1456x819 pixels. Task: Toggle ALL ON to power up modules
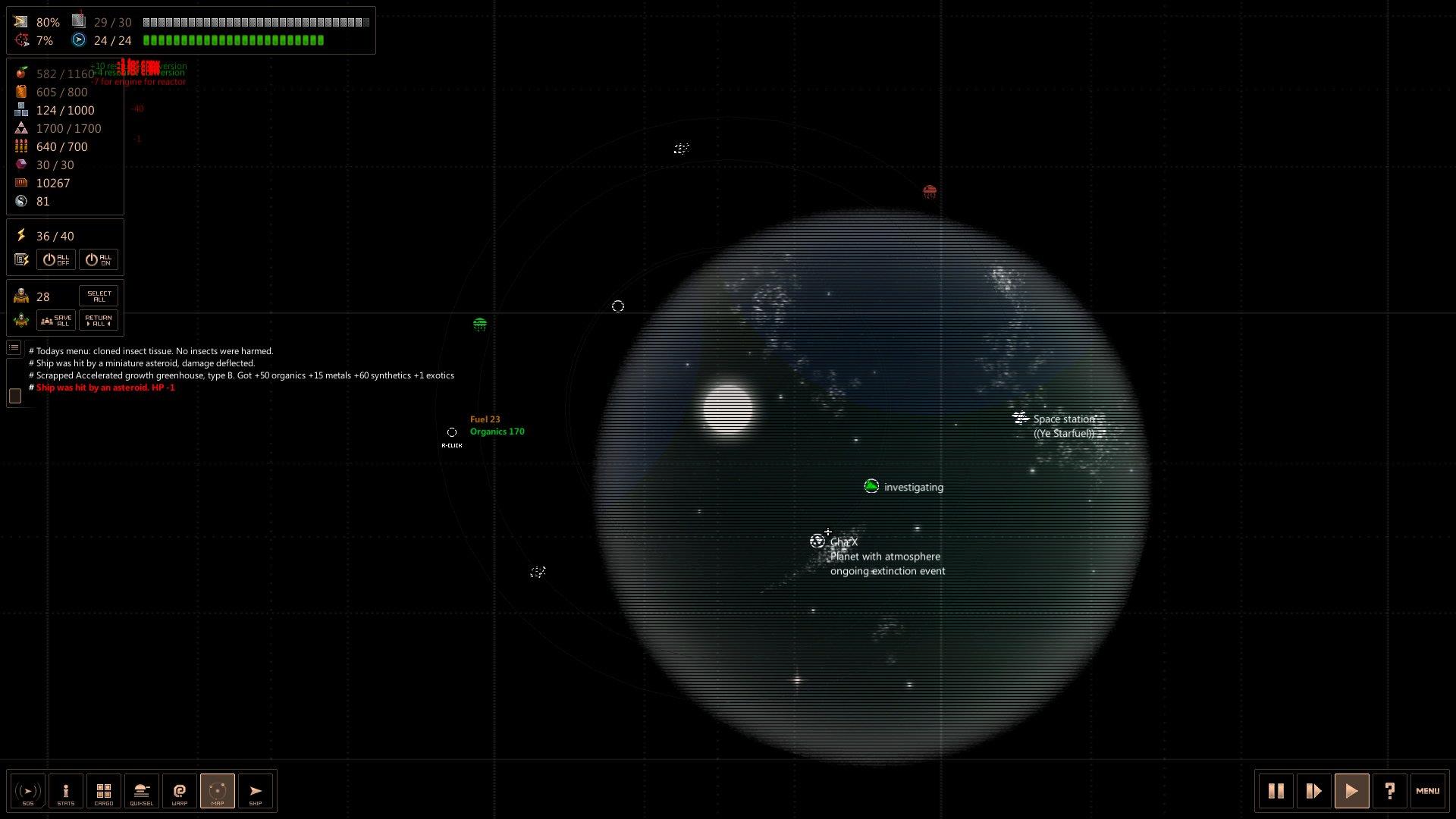99,259
